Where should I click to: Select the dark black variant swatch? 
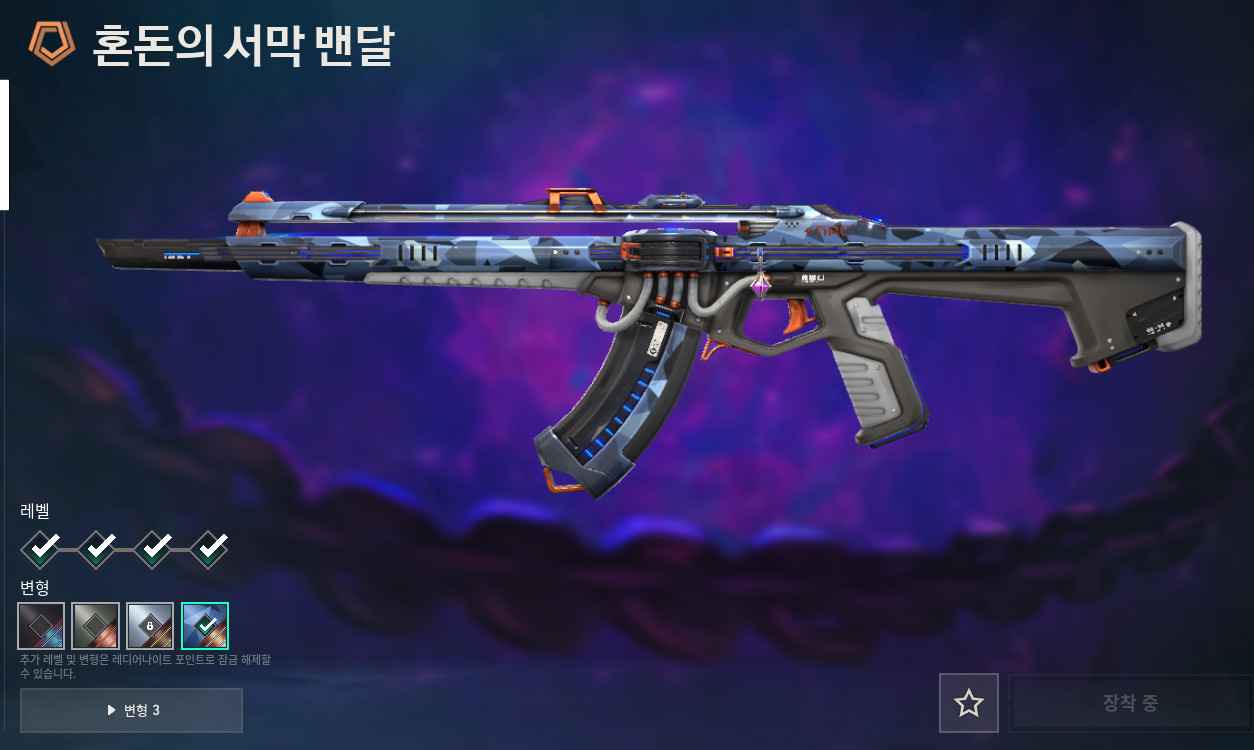pyautogui.click(x=41, y=626)
